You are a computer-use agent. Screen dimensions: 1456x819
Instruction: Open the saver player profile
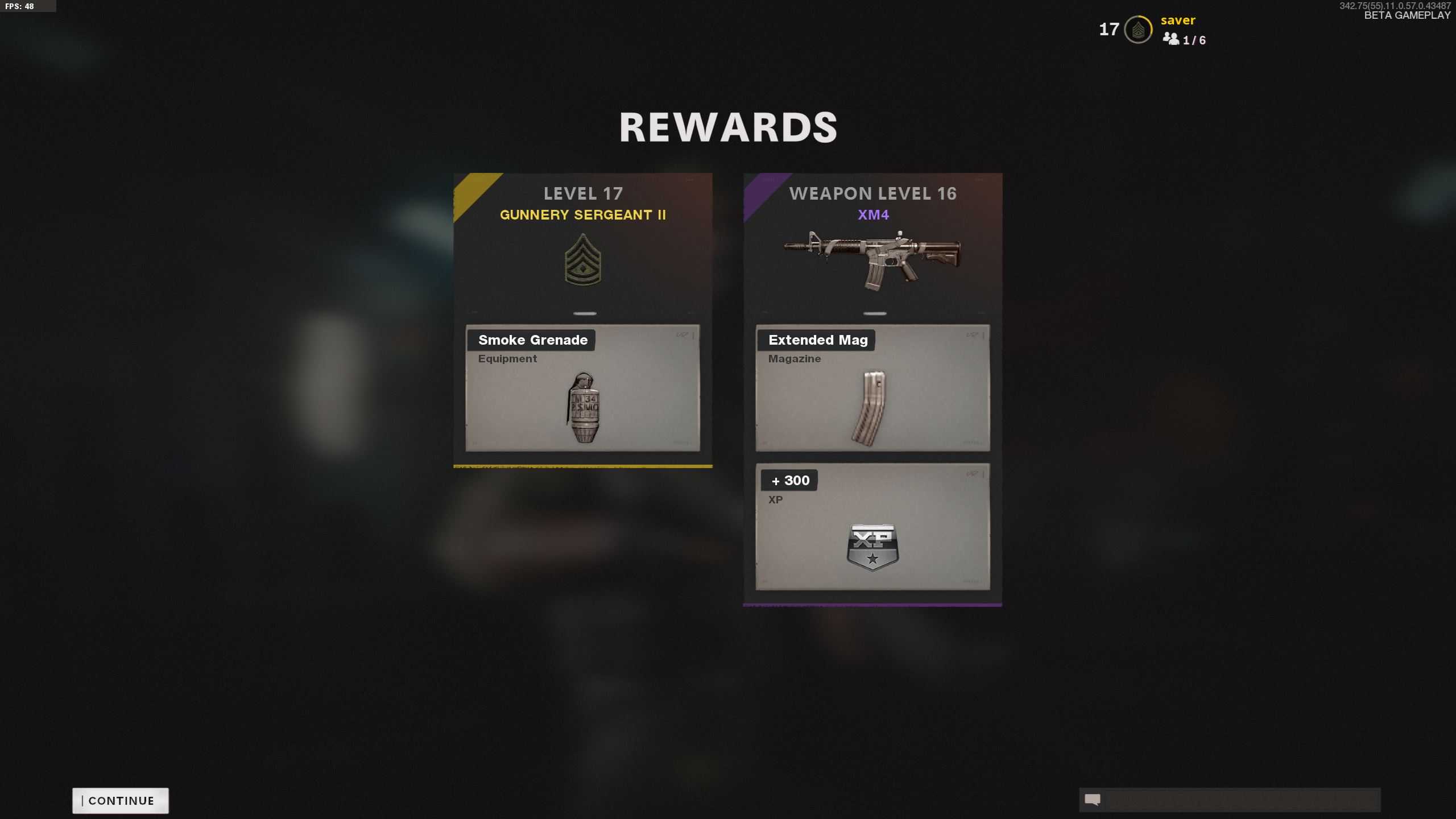tap(1177, 20)
